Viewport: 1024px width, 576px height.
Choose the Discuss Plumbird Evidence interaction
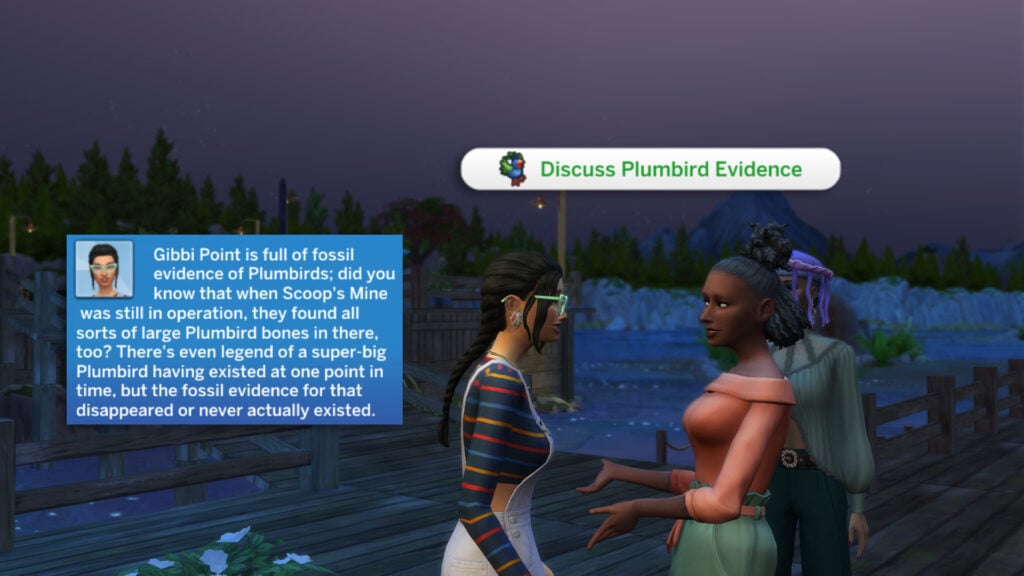[650, 169]
